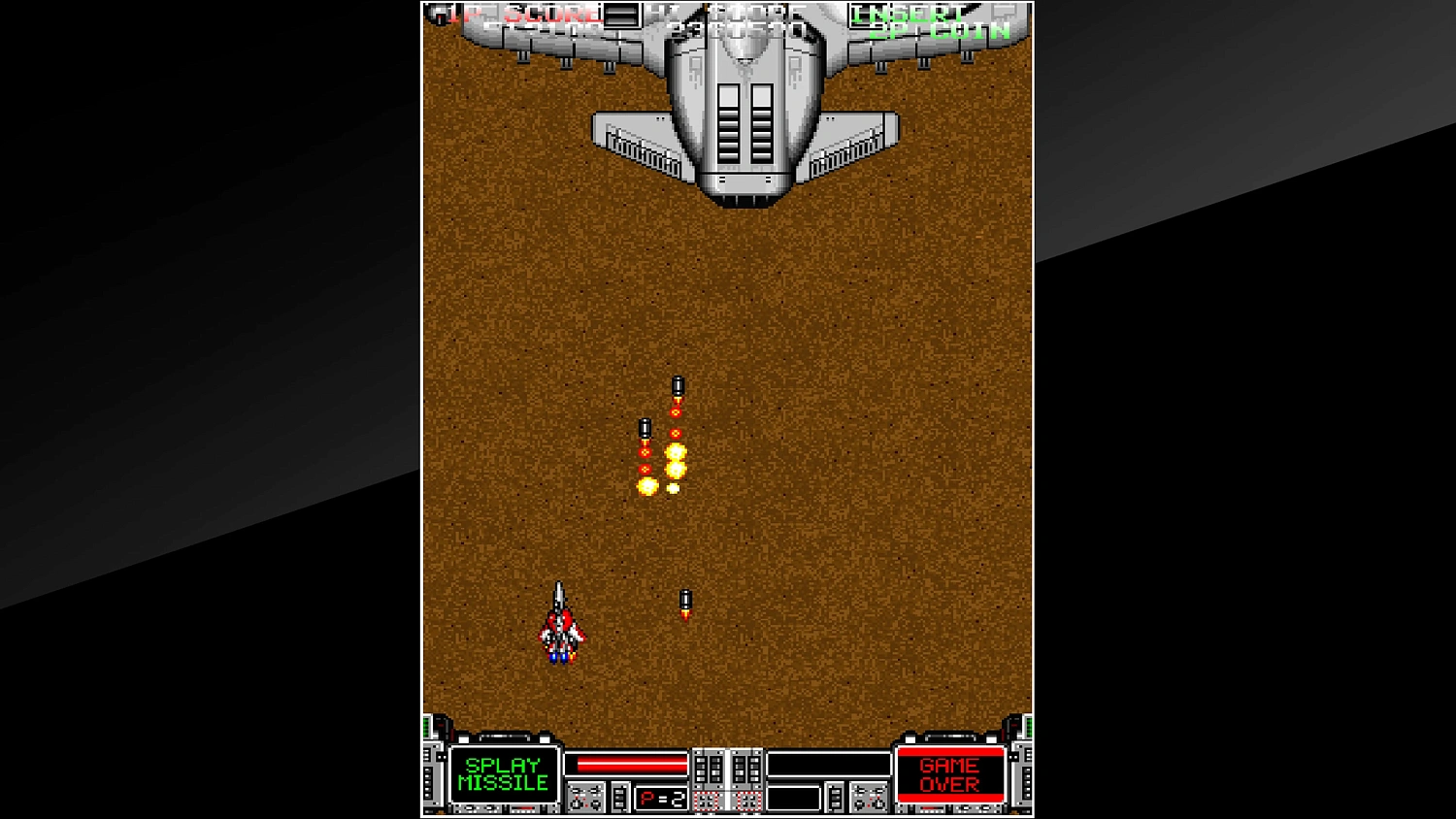Click the dial gauge left of the P=2 counter
This screenshot has height=819, width=1456.
click(584, 795)
